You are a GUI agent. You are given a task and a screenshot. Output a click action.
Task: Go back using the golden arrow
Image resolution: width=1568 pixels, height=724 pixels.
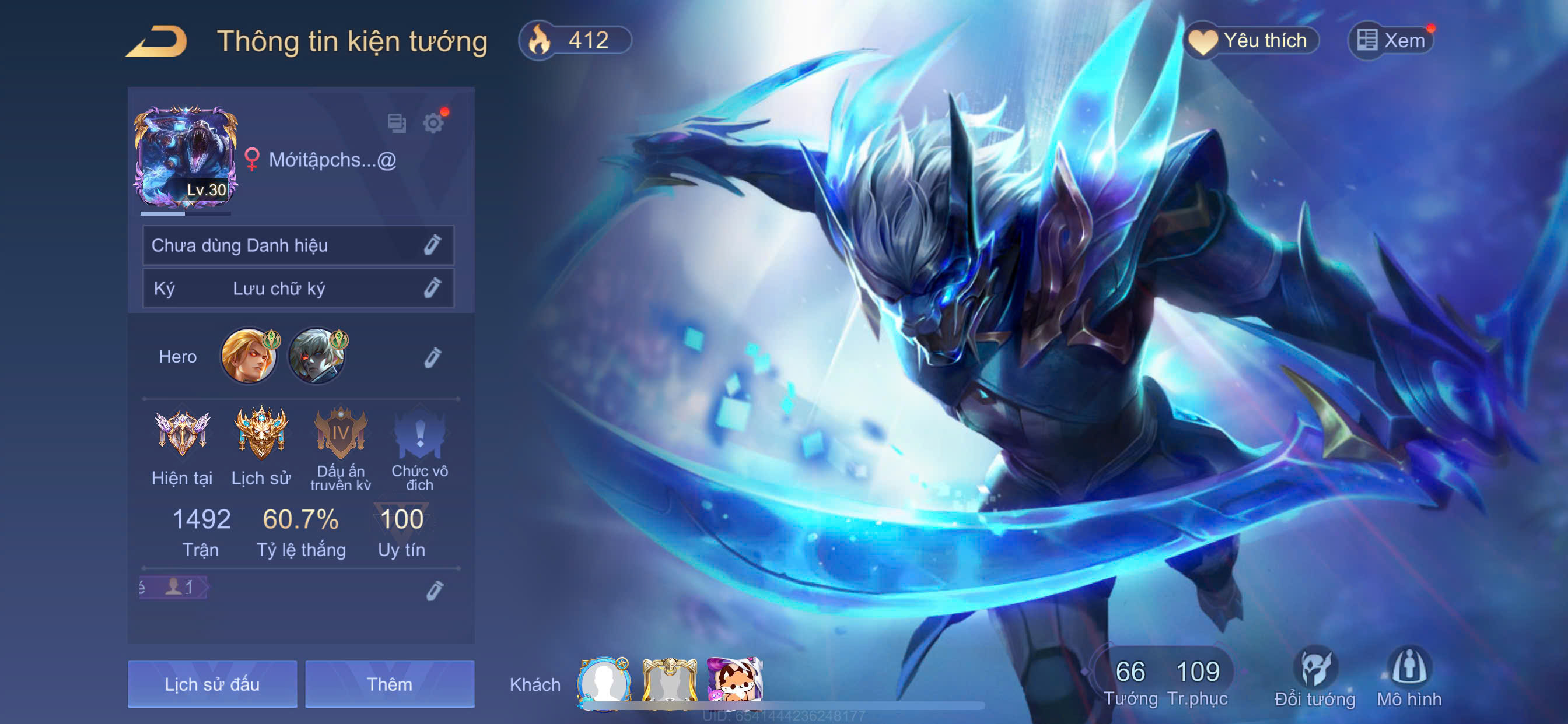157,42
